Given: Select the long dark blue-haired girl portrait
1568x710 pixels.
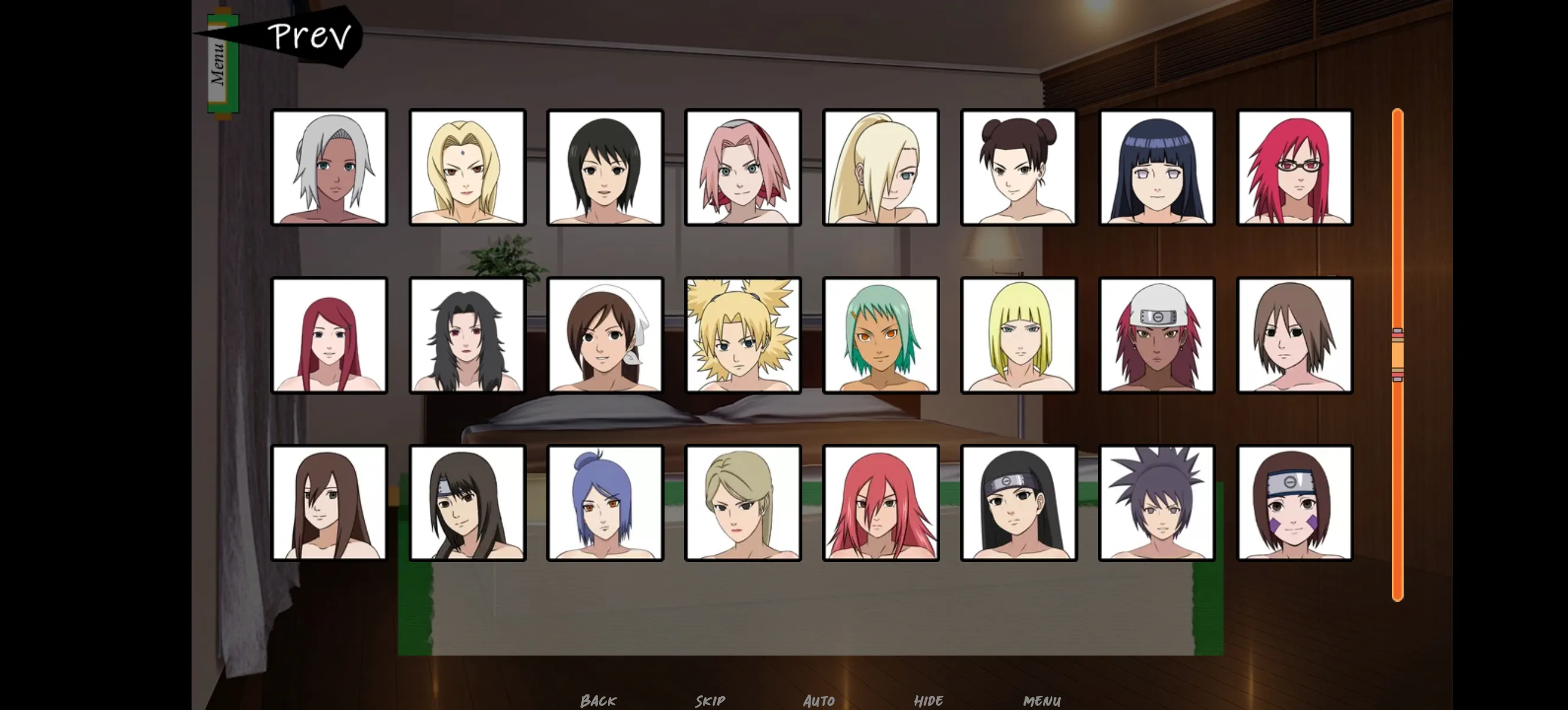Looking at the screenshot, I should [1156, 167].
